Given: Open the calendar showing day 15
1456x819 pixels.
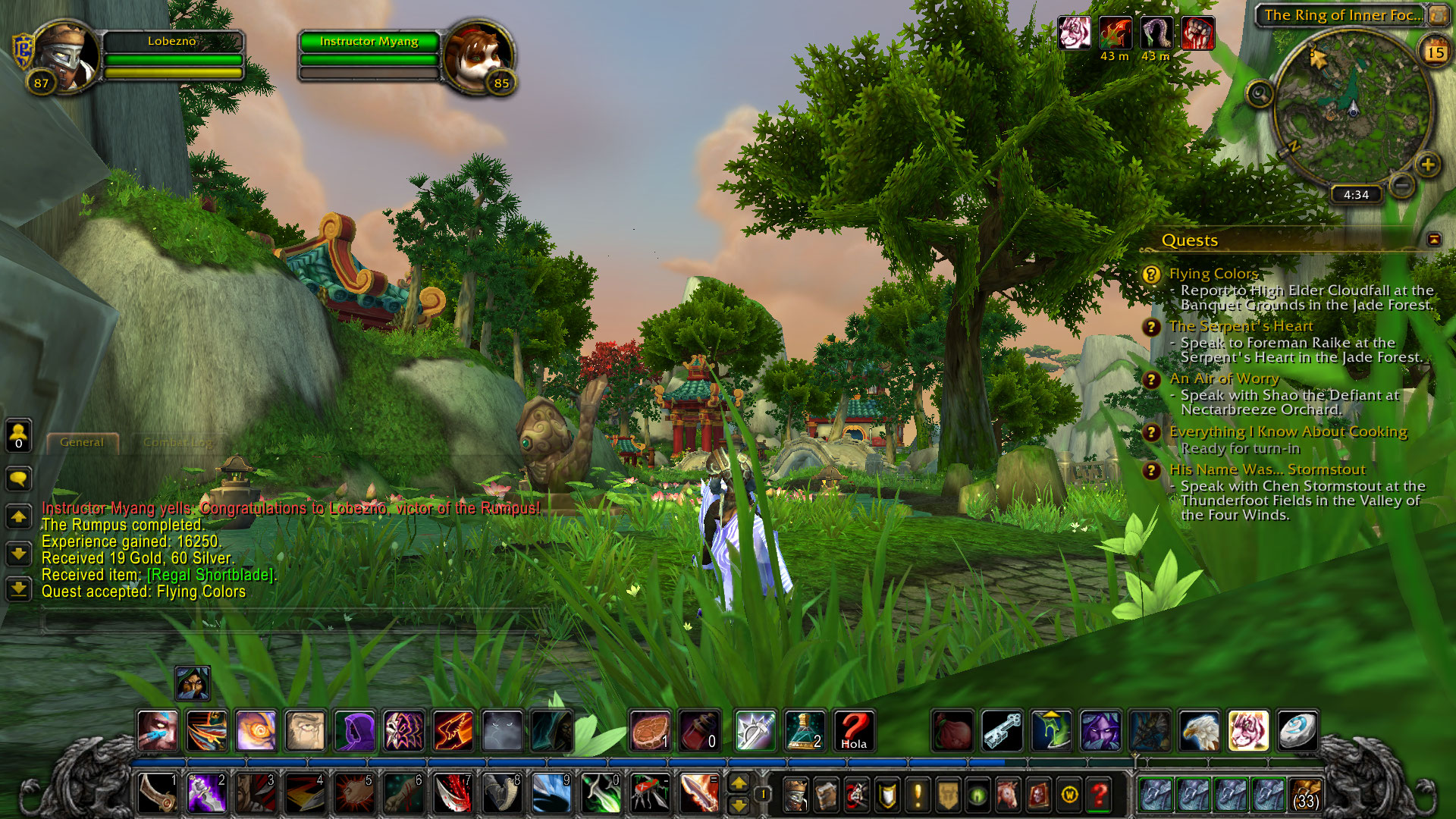Looking at the screenshot, I should point(1435,52).
